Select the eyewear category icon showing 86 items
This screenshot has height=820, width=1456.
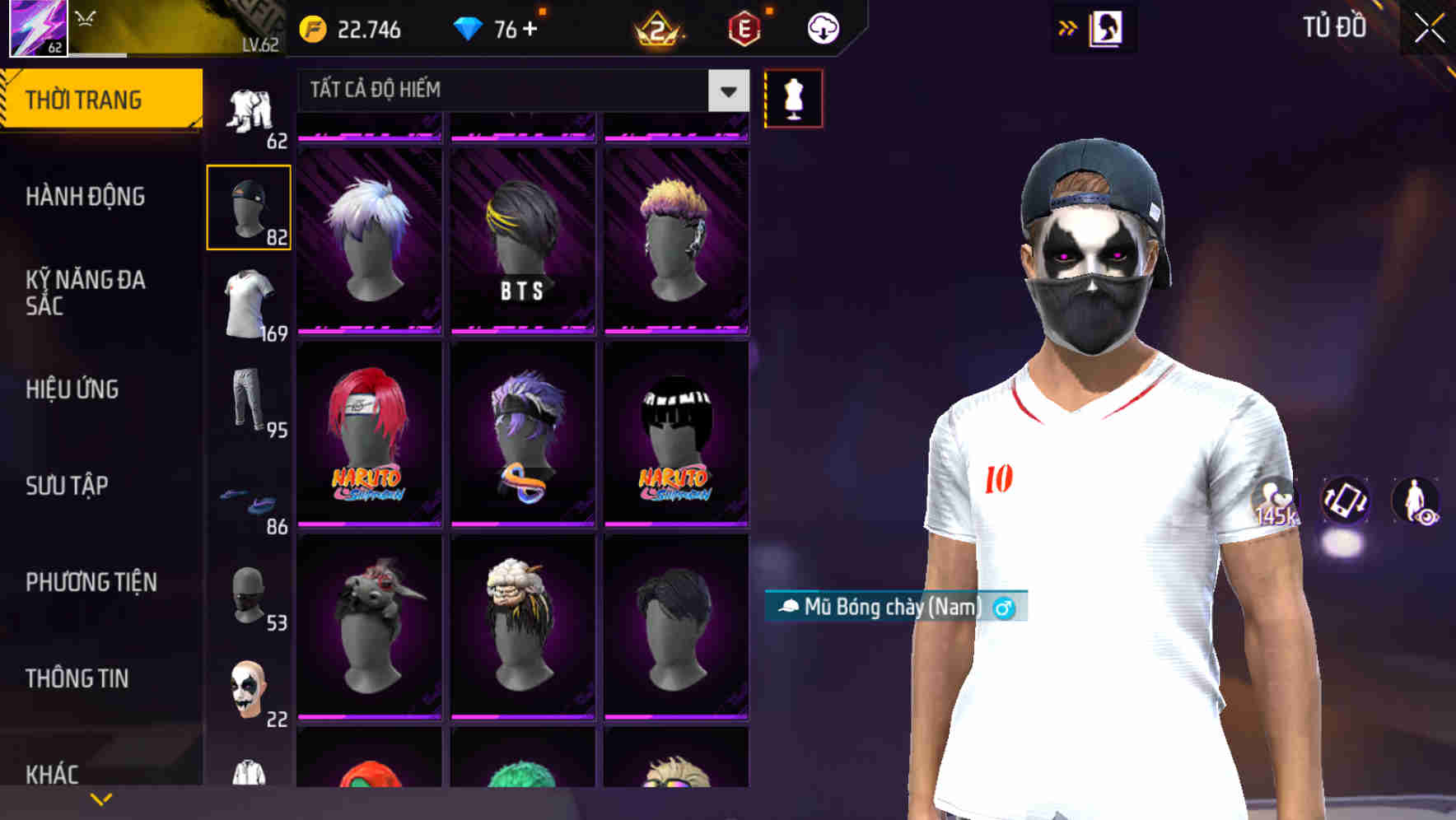point(249,494)
